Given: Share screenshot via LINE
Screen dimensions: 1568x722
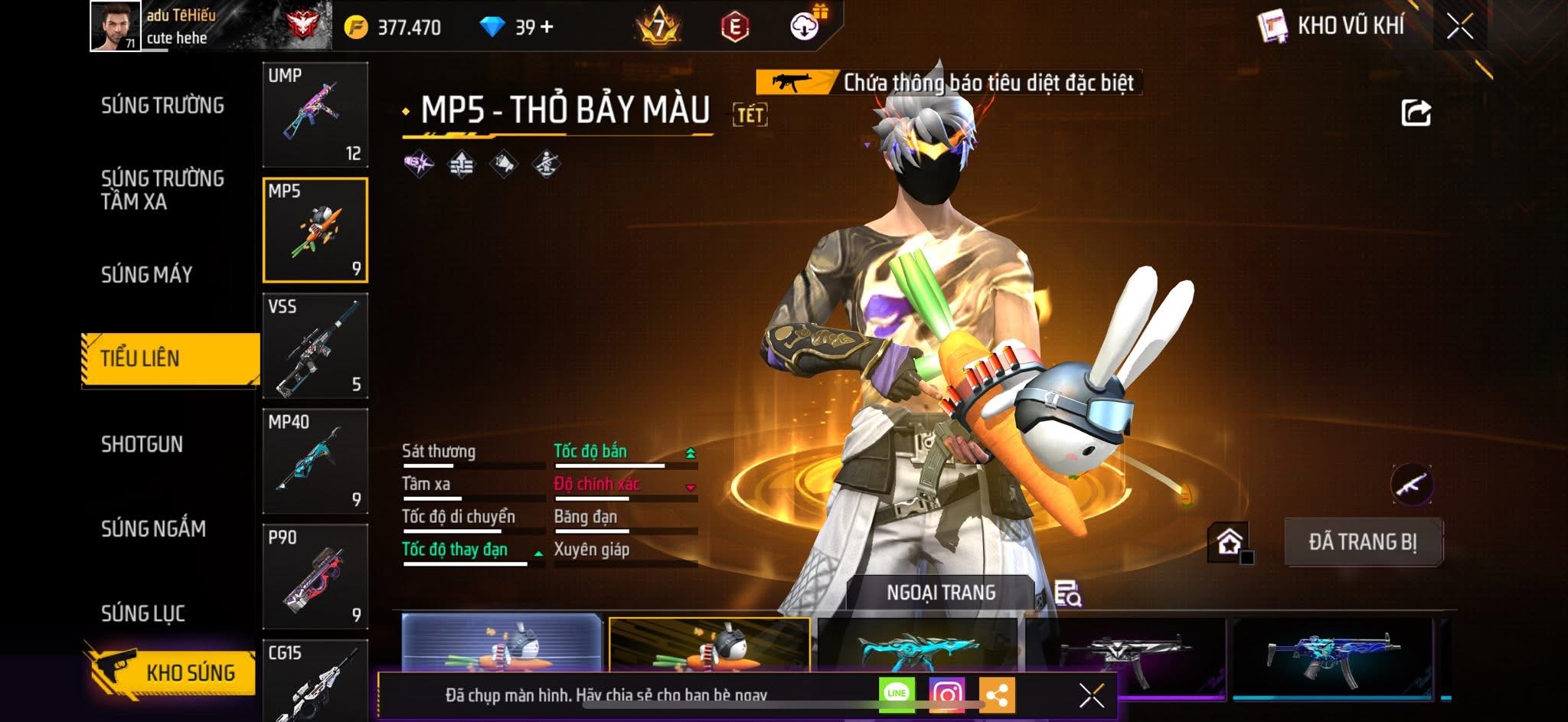Looking at the screenshot, I should point(897,694).
